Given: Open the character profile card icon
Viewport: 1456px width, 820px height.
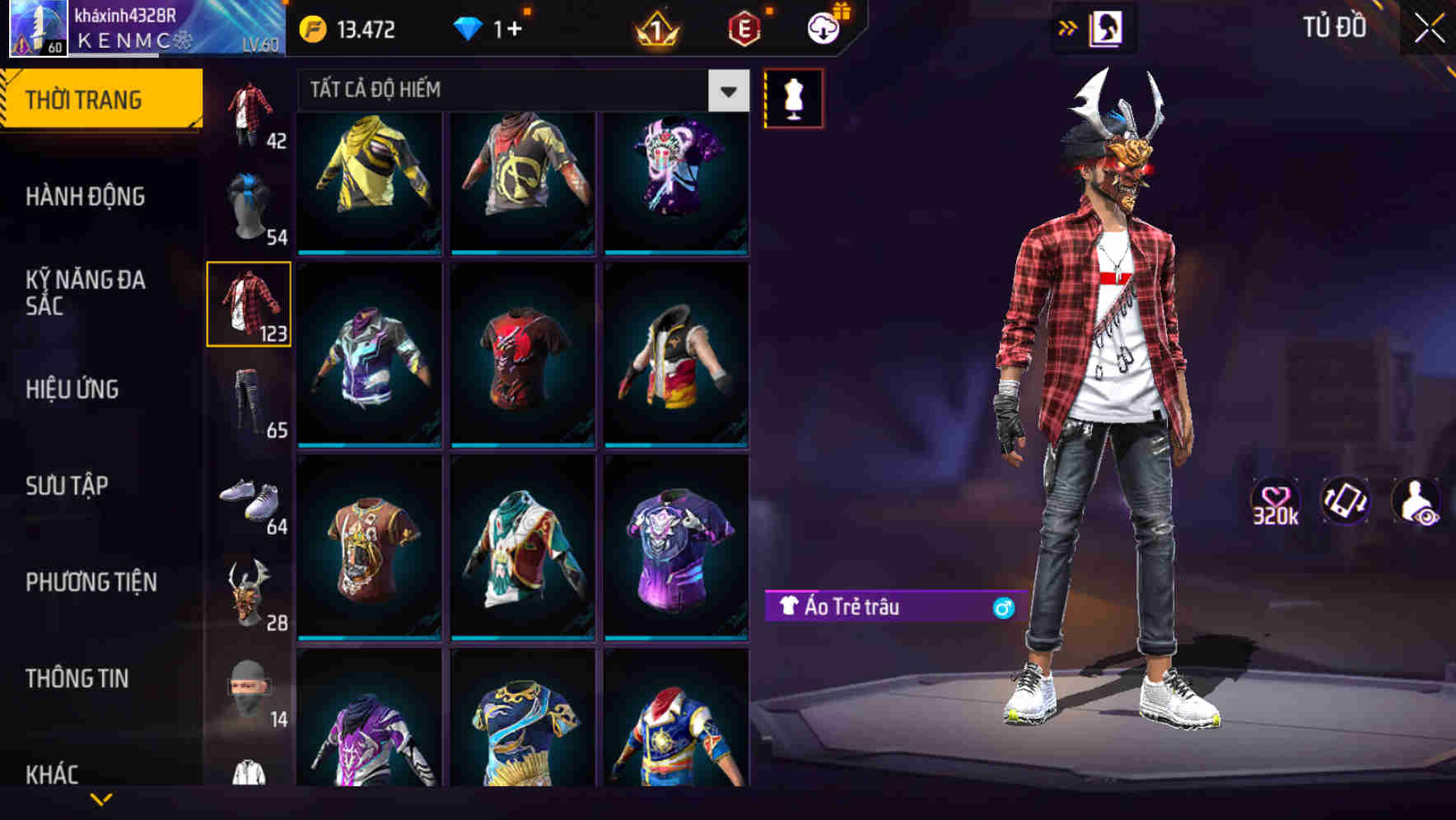Looking at the screenshot, I should (1108, 28).
